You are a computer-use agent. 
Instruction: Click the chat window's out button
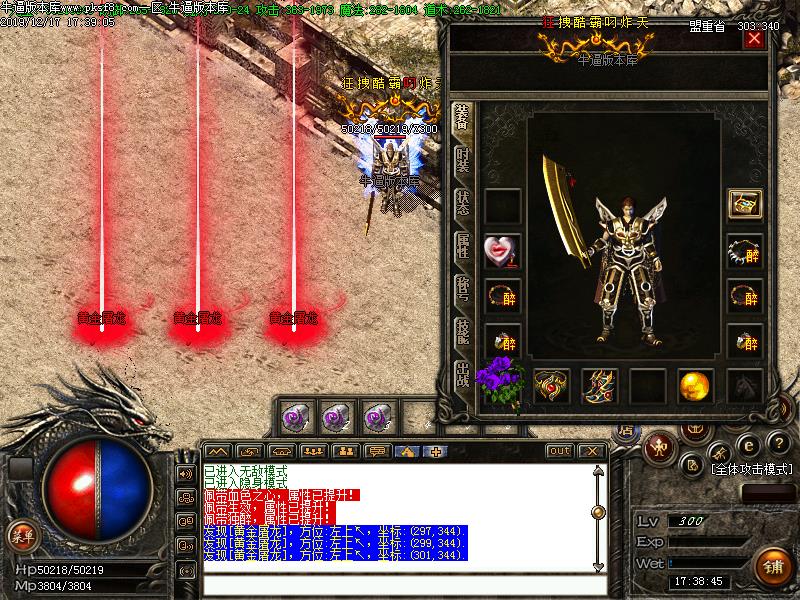point(560,451)
